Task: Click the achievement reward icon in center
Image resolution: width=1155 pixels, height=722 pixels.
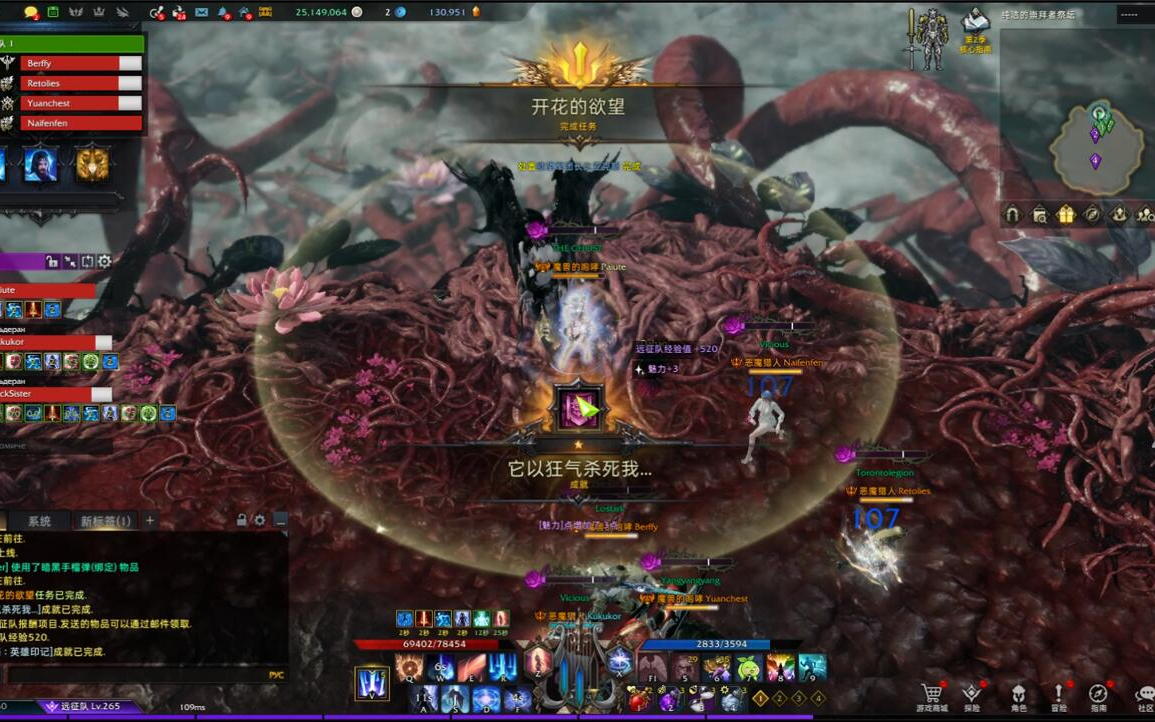Action: (x=578, y=407)
